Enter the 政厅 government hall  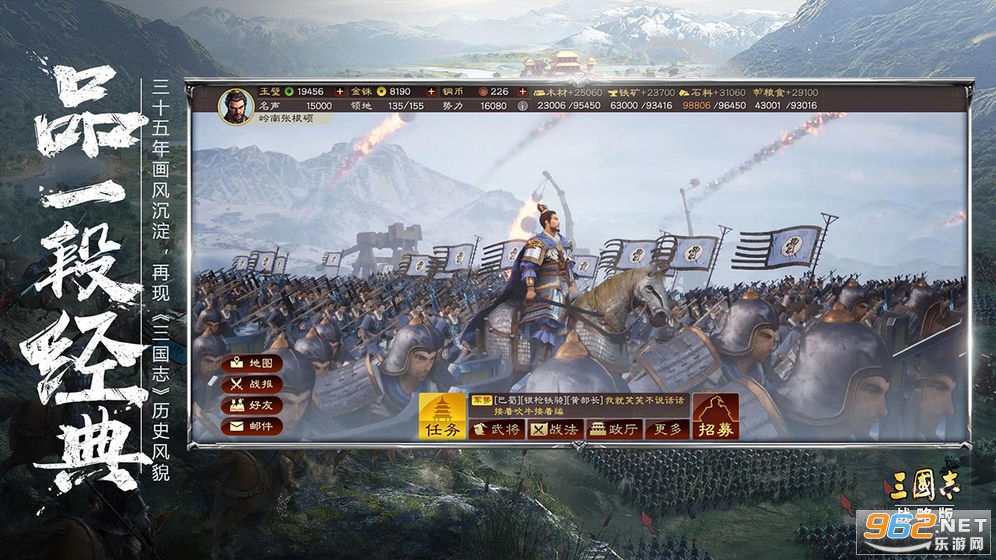coord(612,429)
